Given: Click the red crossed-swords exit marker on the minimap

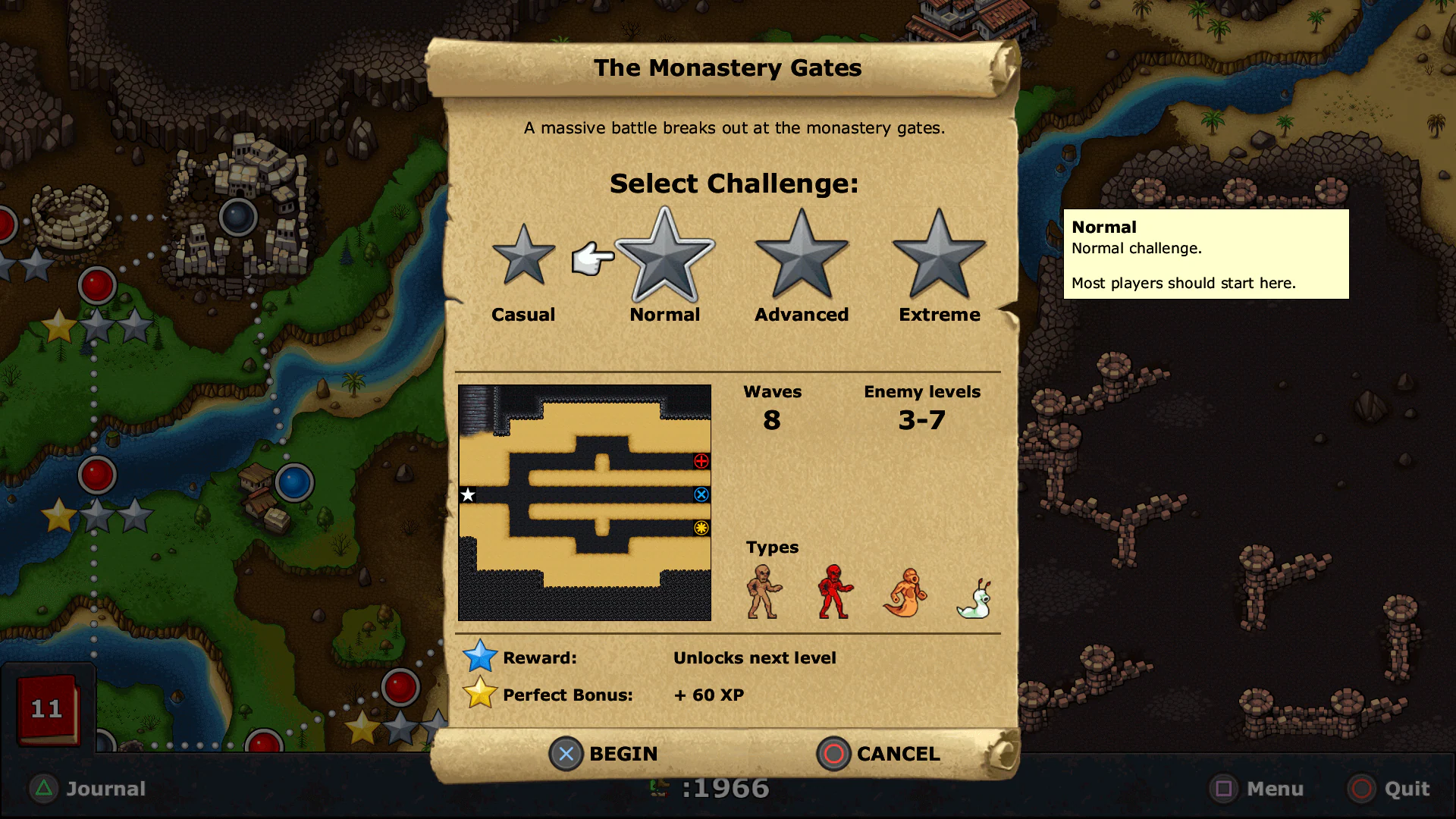Looking at the screenshot, I should 699,460.
